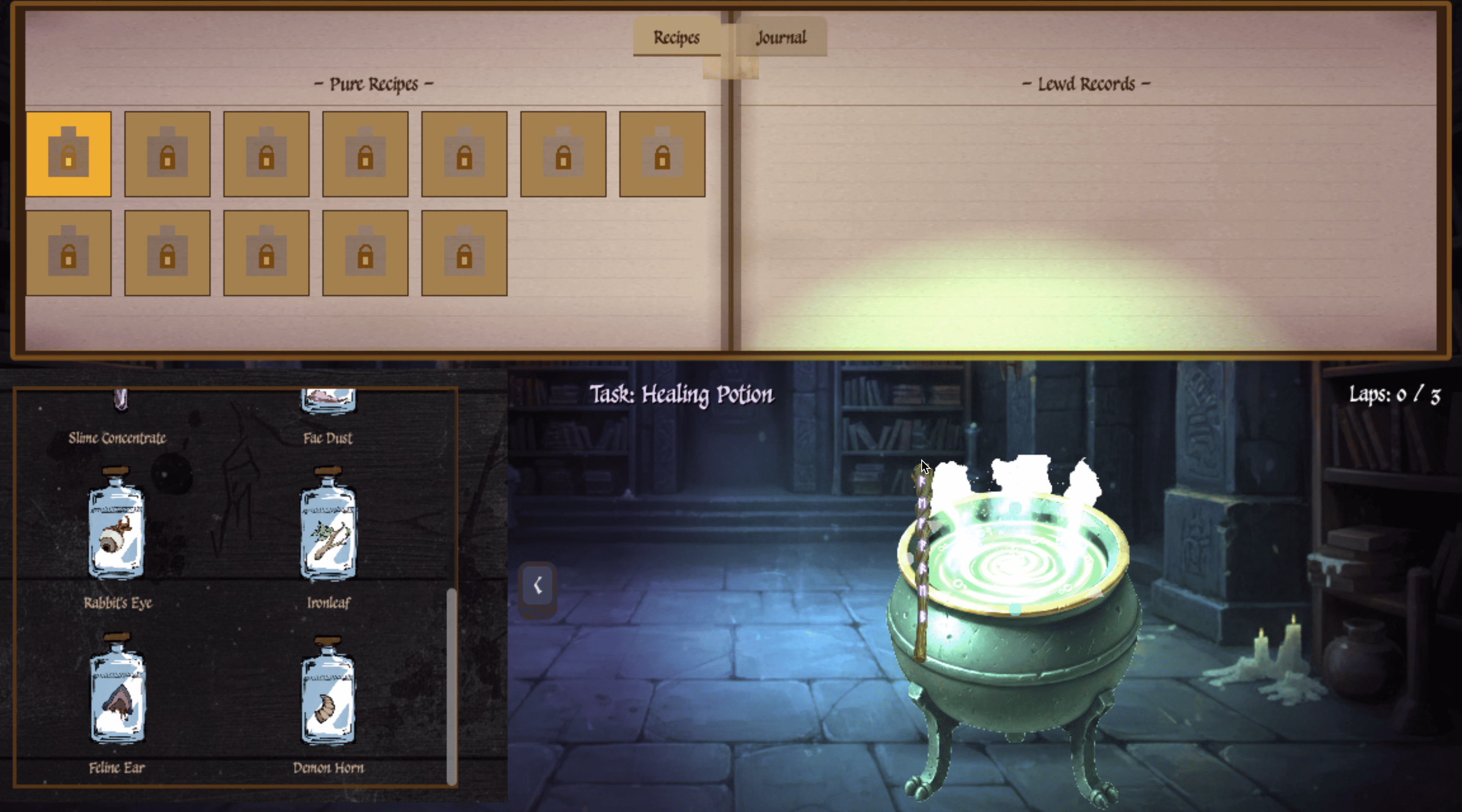This screenshot has height=812, width=1462.
Task: Grab the Demon Horn jar
Action: (x=329, y=690)
